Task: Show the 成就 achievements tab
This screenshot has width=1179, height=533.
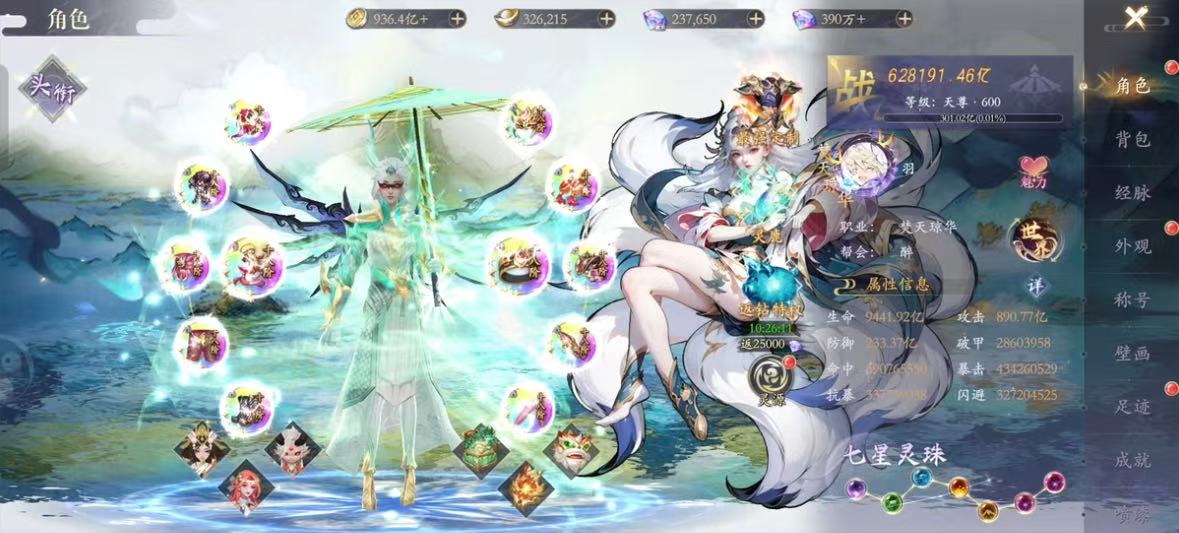Action: [1132, 460]
